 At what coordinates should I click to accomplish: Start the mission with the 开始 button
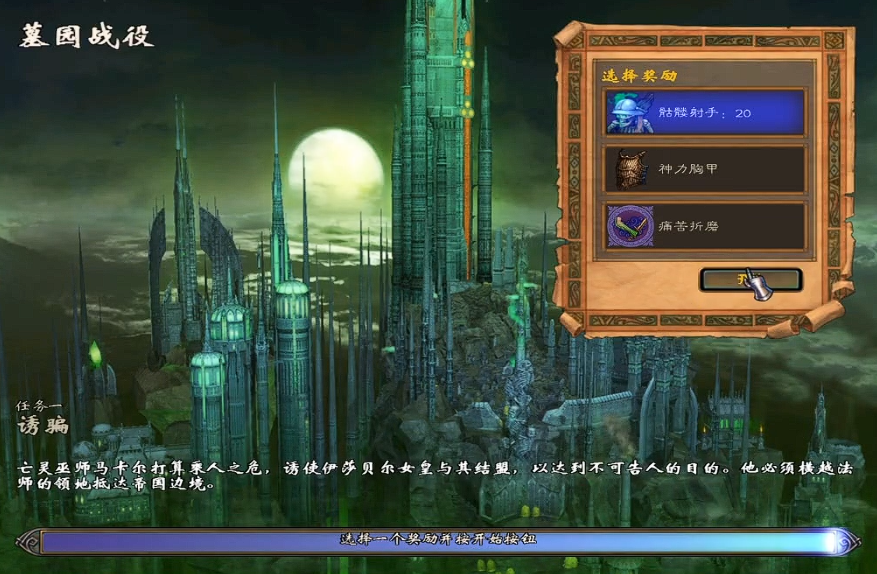click(x=748, y=280)
